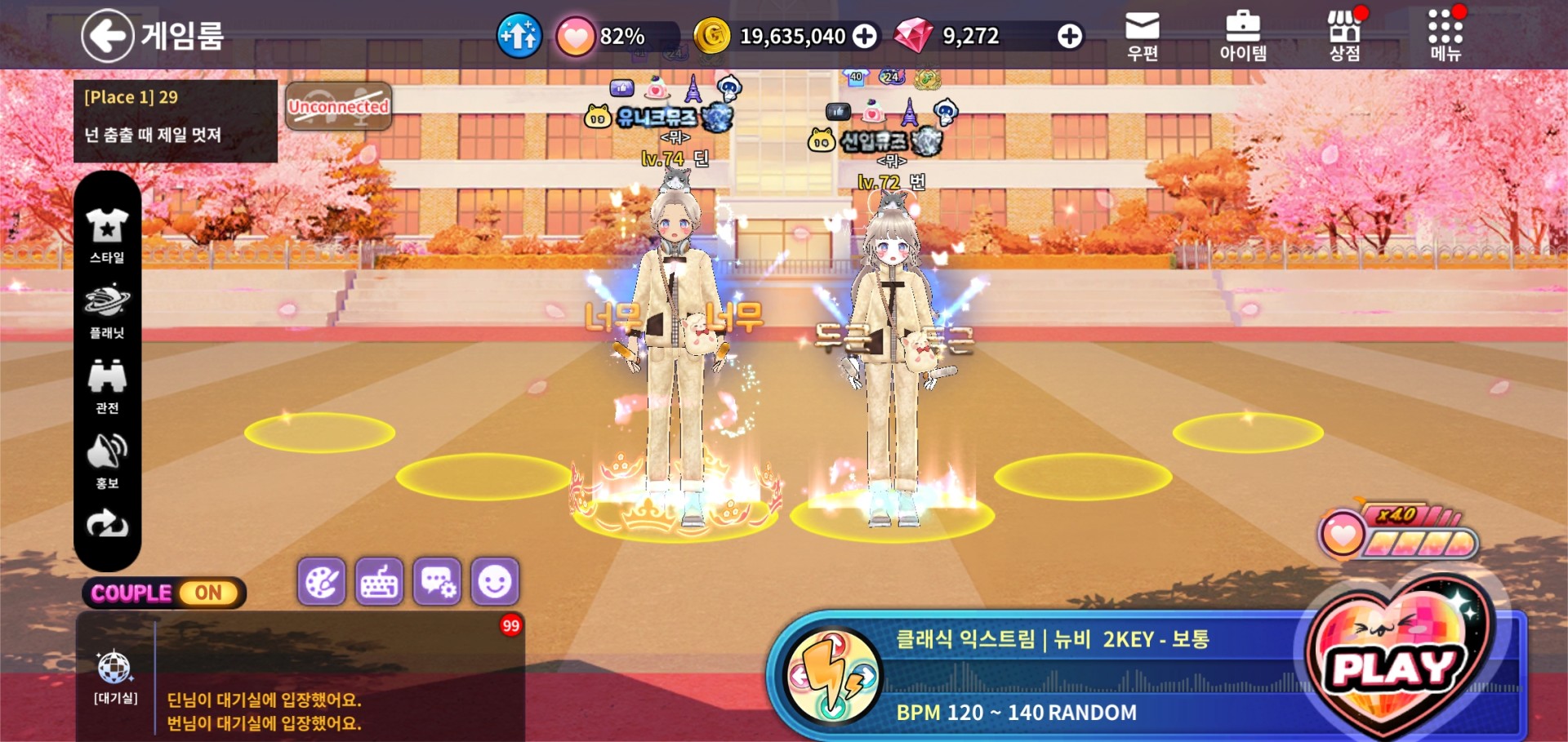This screenshot has height=742, width=1568.
Task: Open the 우편 mailbox
Action: [x=1142, y=37]
